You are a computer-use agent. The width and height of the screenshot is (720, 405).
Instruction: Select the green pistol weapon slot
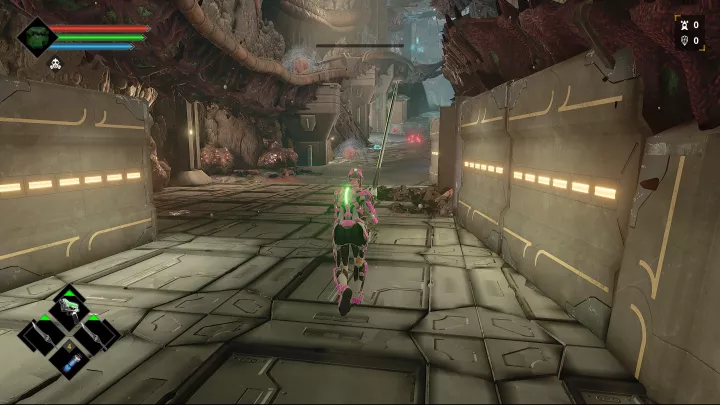[x=69, y=309]
